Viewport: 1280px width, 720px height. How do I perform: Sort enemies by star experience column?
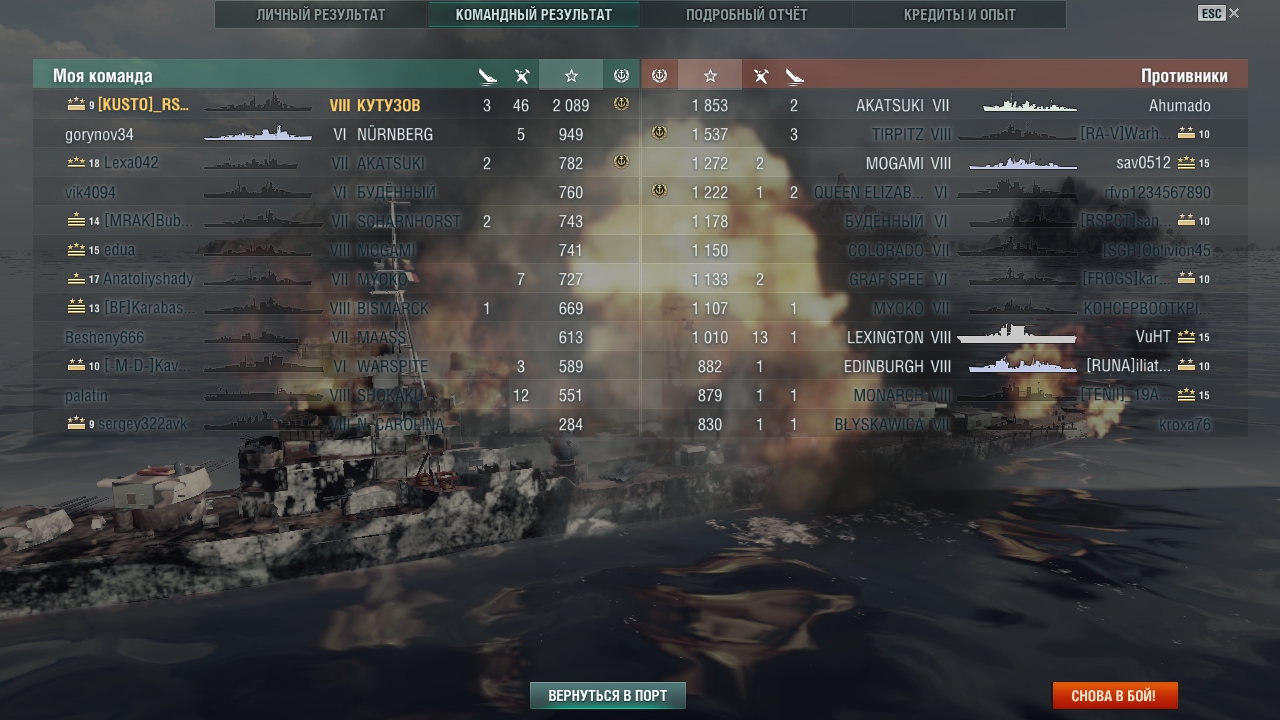tap(710, 75)
